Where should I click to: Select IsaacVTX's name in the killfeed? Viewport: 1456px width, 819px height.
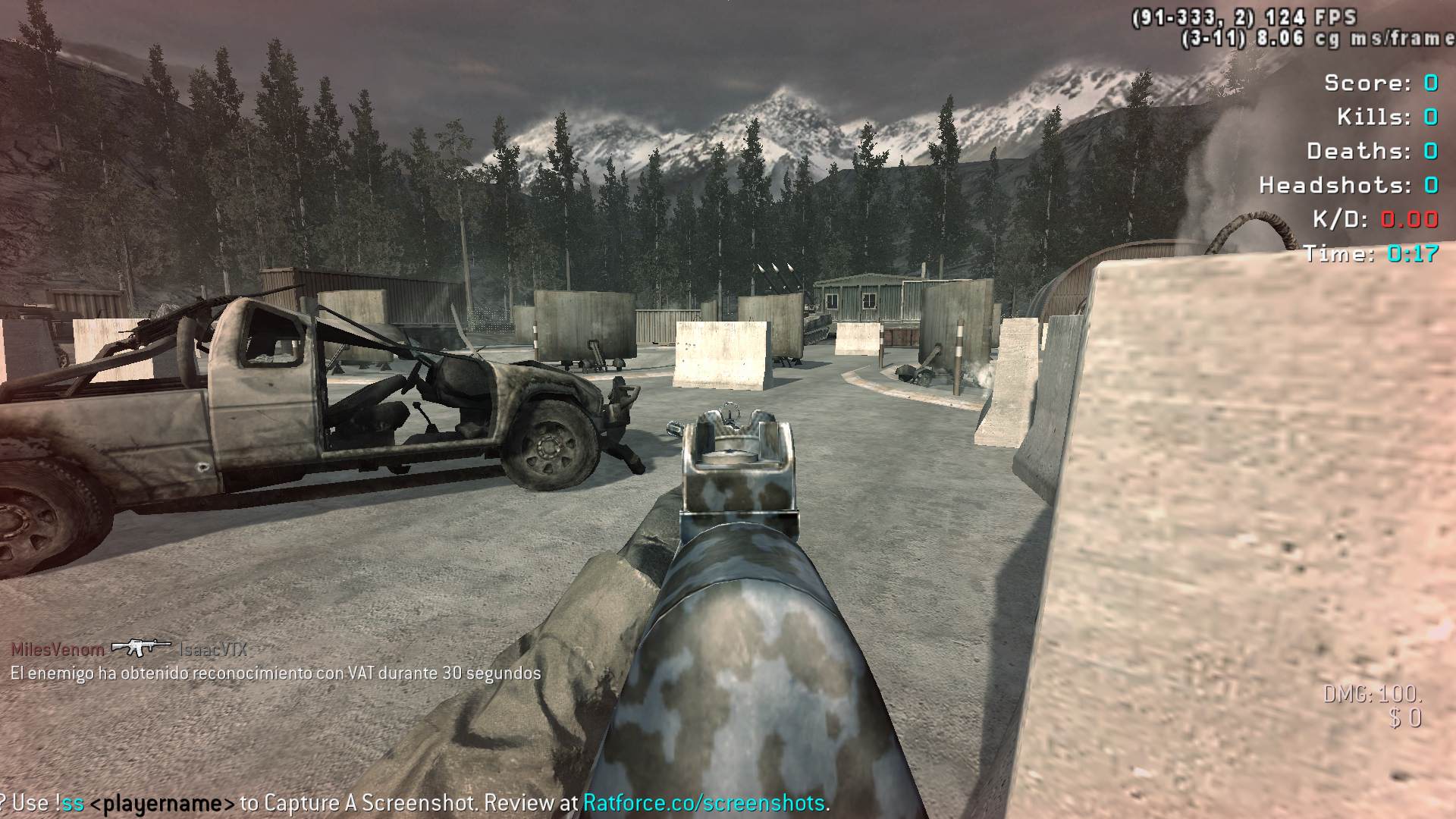213,649
